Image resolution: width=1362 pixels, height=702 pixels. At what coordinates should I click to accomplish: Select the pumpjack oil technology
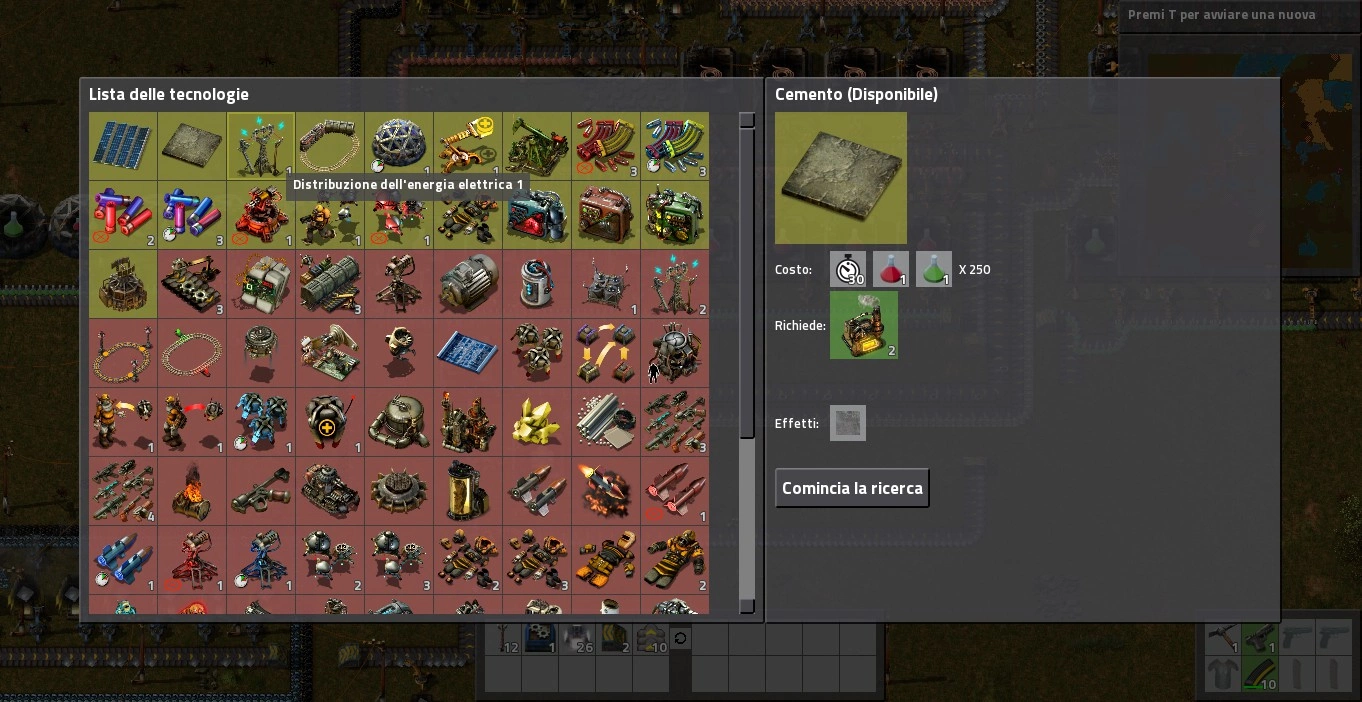coord(537,146)
